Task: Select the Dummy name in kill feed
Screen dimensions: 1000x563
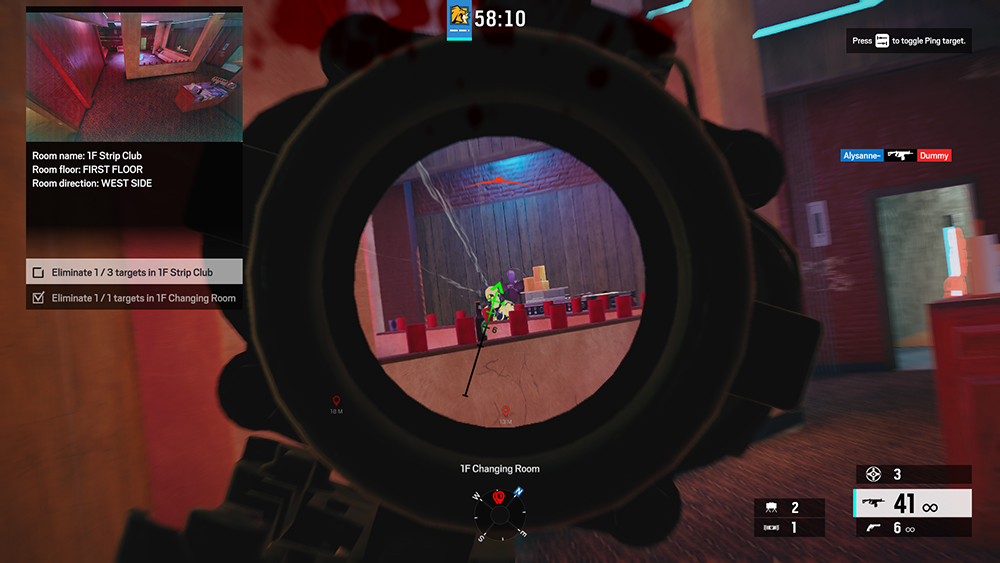Action: tap(934, 156)
